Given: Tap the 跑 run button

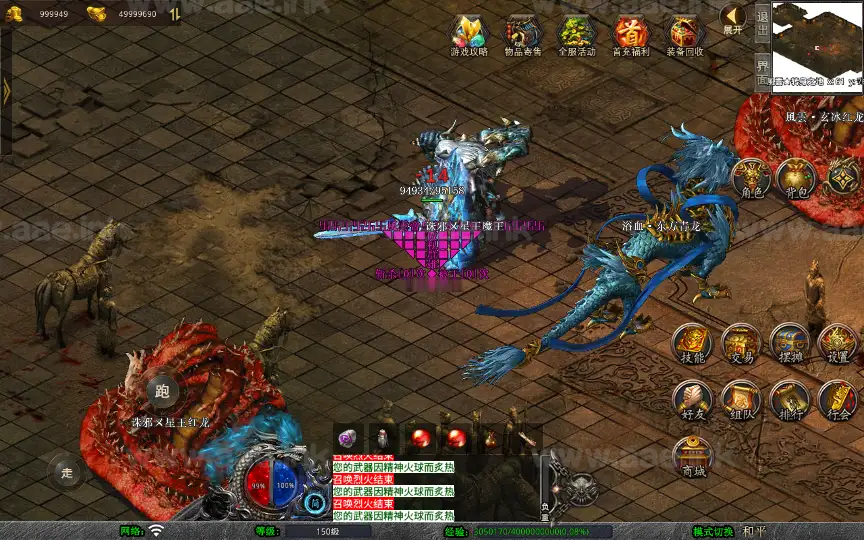Looking at the screenshot, I should tap(163, 392).
